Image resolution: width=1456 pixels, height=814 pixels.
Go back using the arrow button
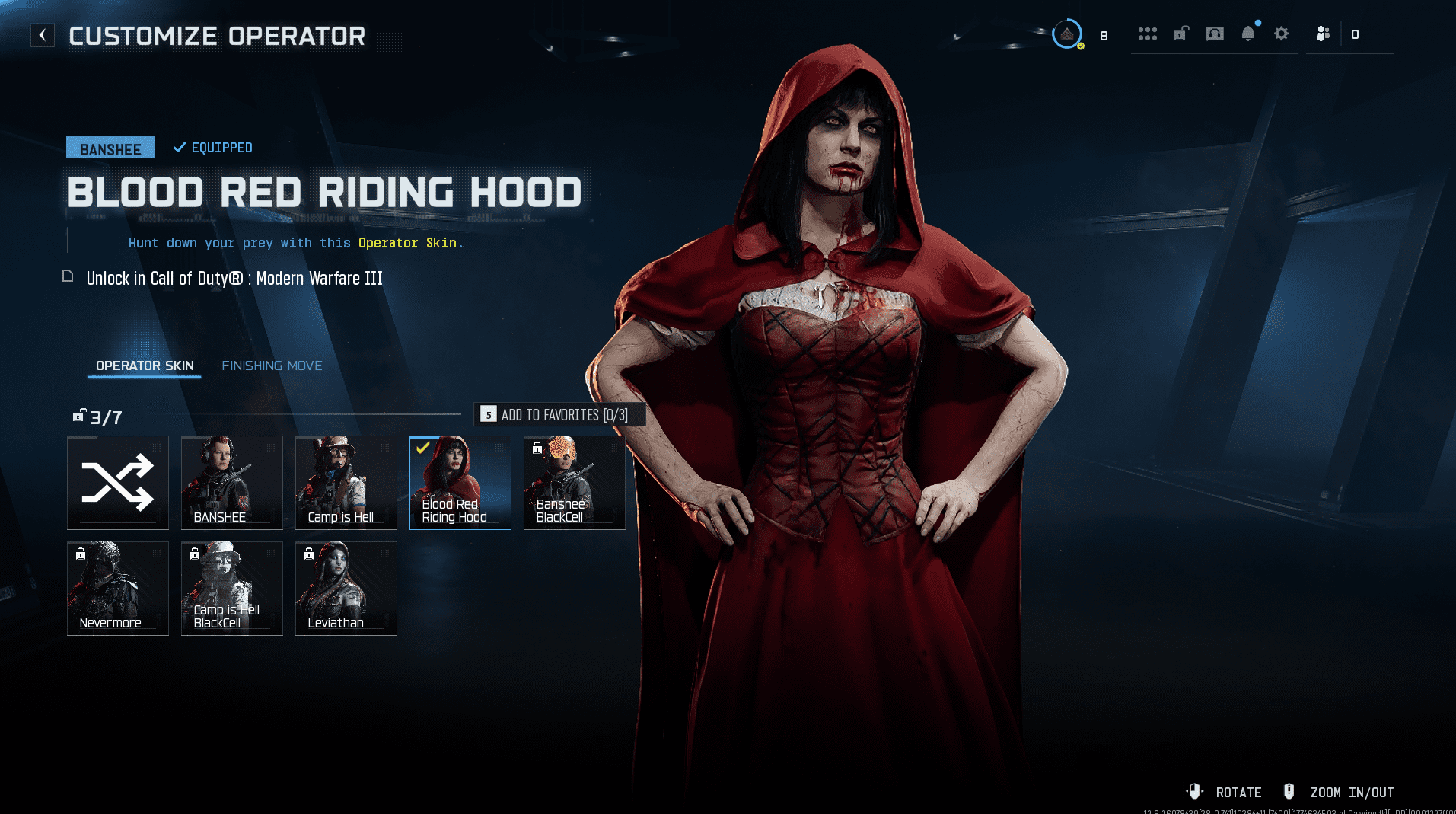point(43,35)
